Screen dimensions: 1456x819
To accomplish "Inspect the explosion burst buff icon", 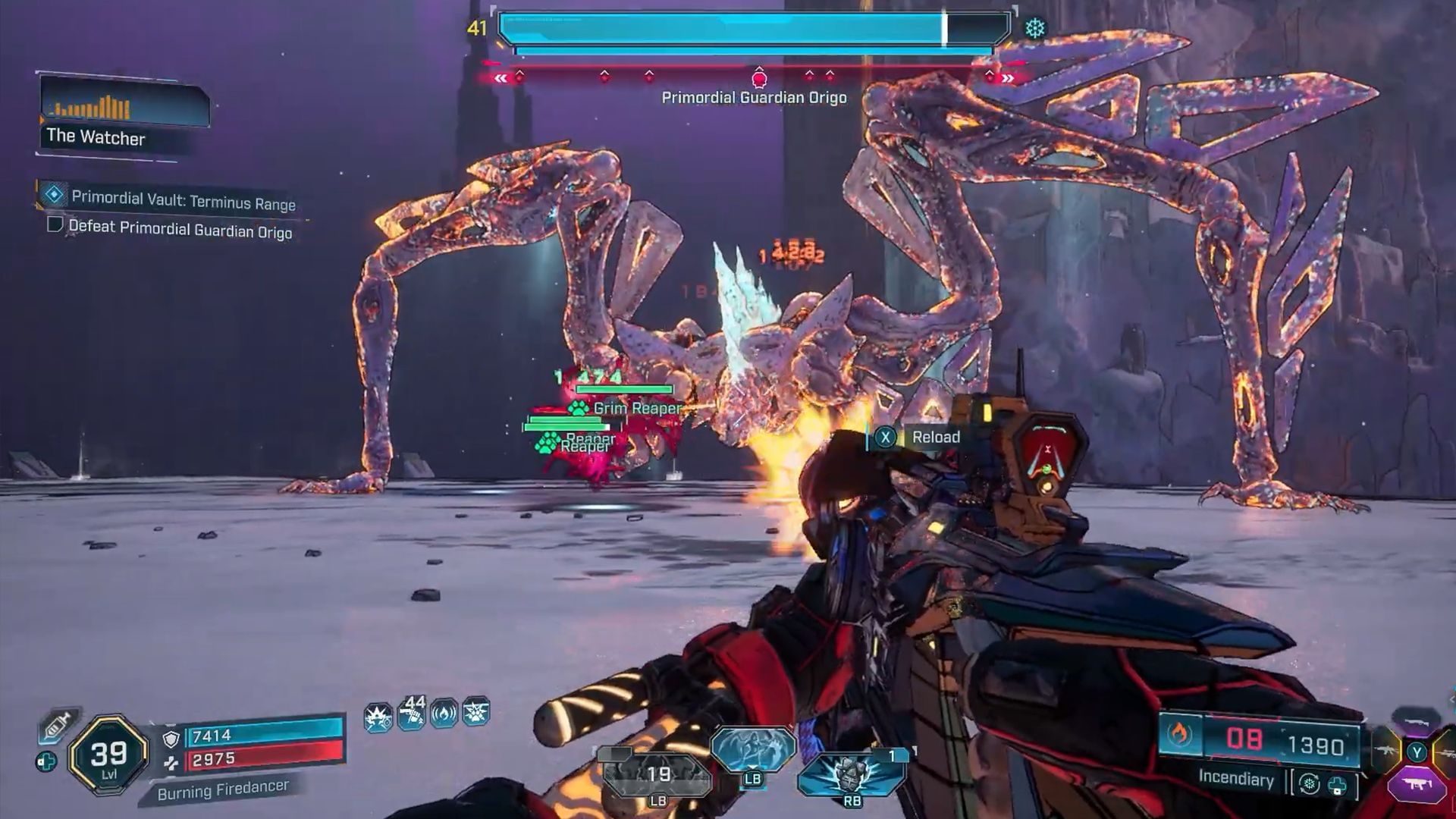I will tap(378, 715).
